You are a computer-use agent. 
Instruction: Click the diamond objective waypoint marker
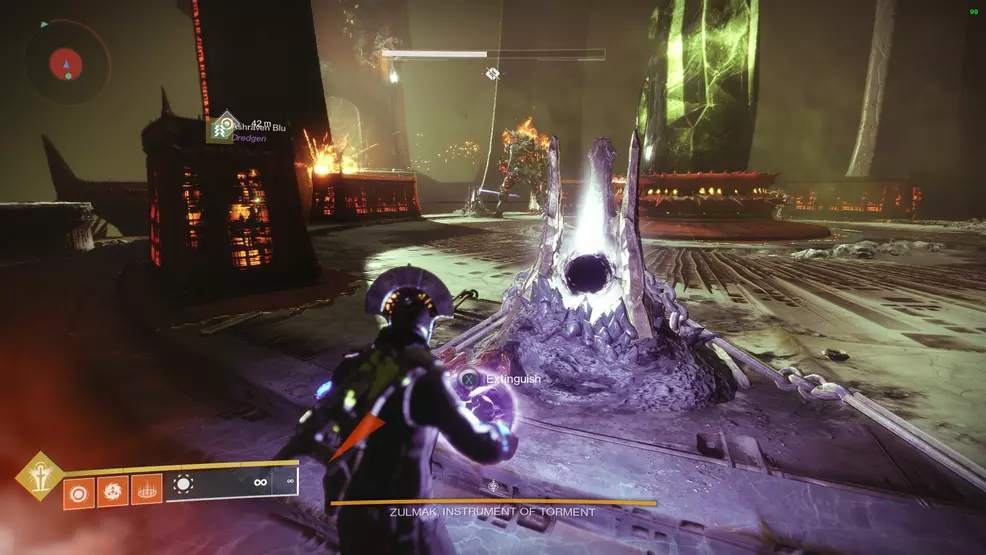click(492, 74)
